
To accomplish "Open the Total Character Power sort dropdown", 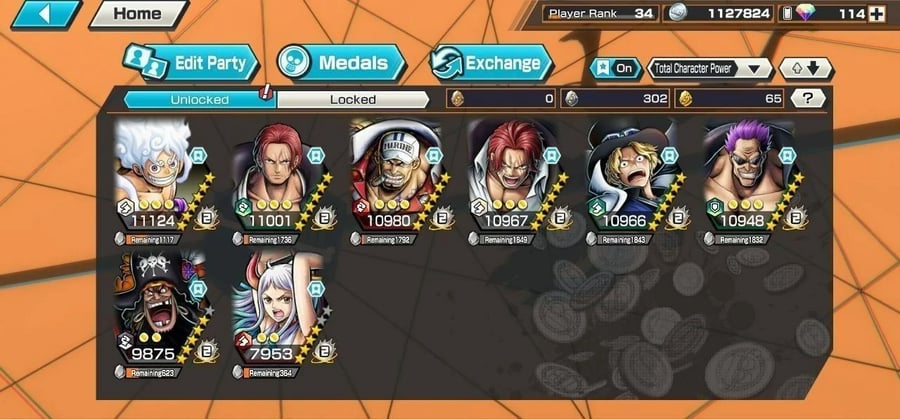I will [710, 68].
